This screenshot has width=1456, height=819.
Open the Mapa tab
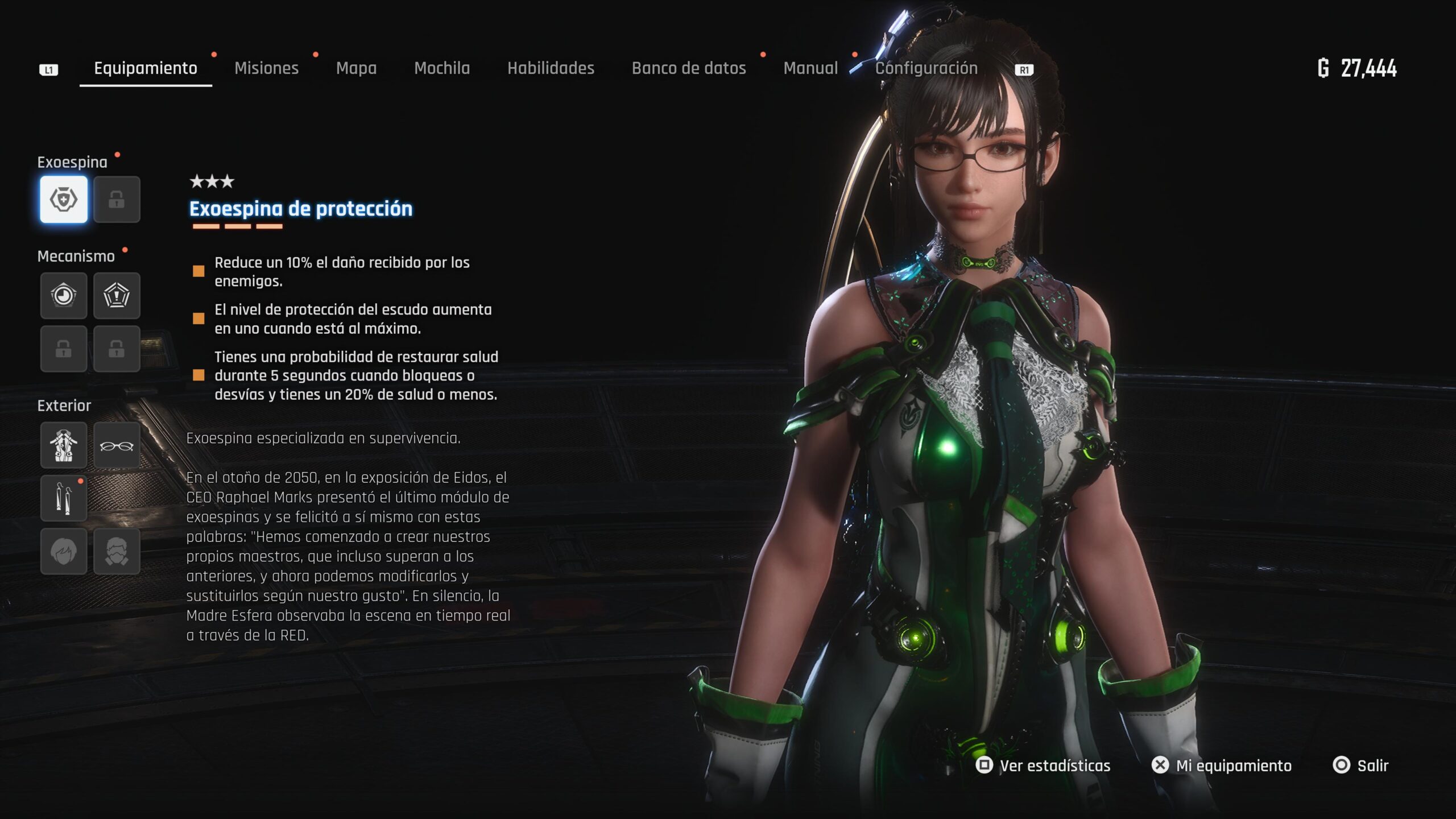click(x=356, y=68)
